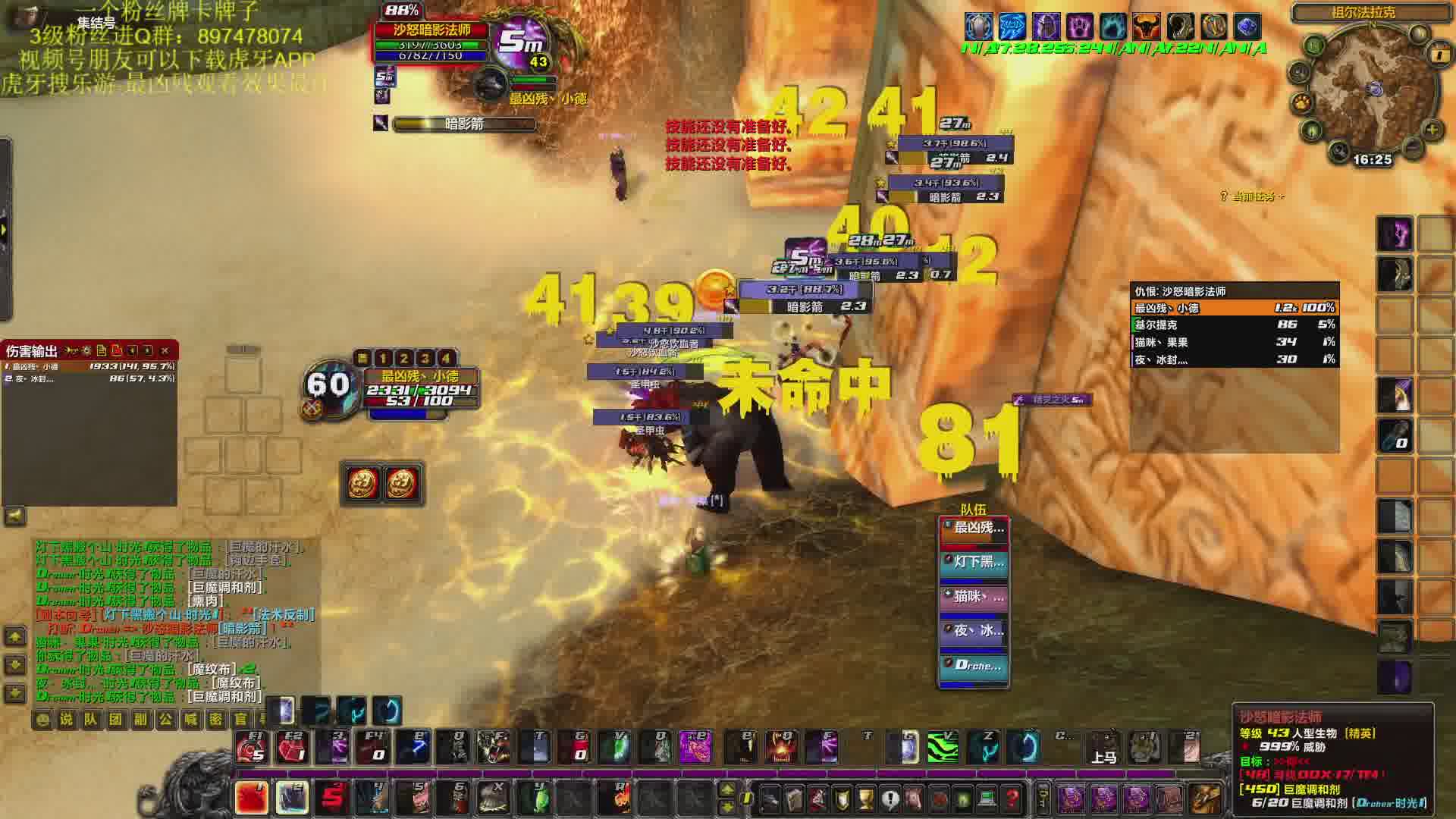The width and height of the screenshot is (1456, 819).
Task: Activate the green tiger-stripe ability icon
Action: pos(943,748)
